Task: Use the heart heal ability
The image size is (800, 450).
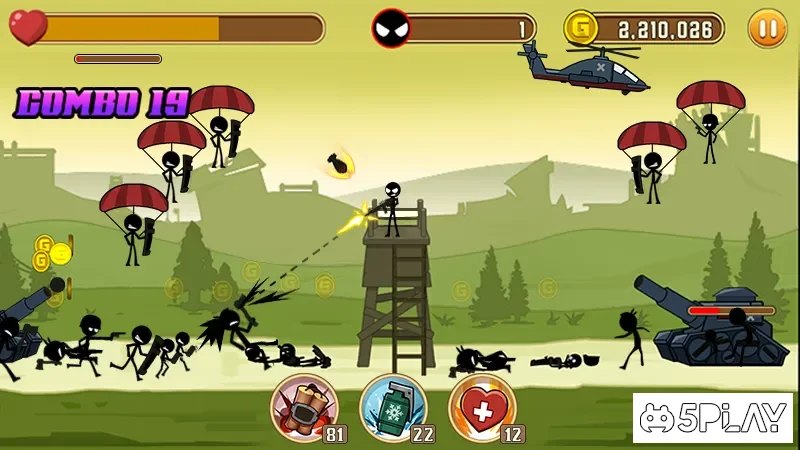Action: pos(481,407)
